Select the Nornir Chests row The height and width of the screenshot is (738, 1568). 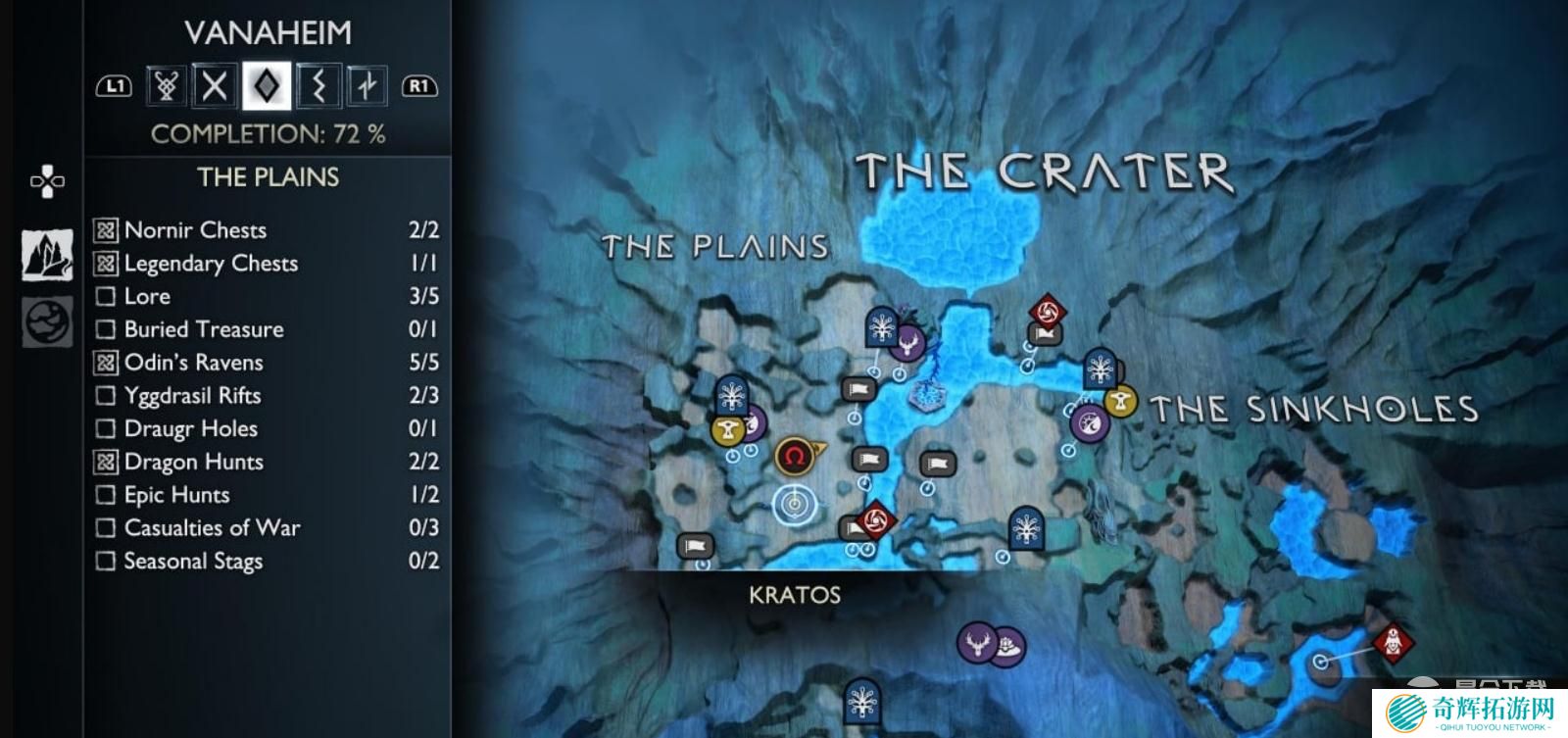pos(265,230)
